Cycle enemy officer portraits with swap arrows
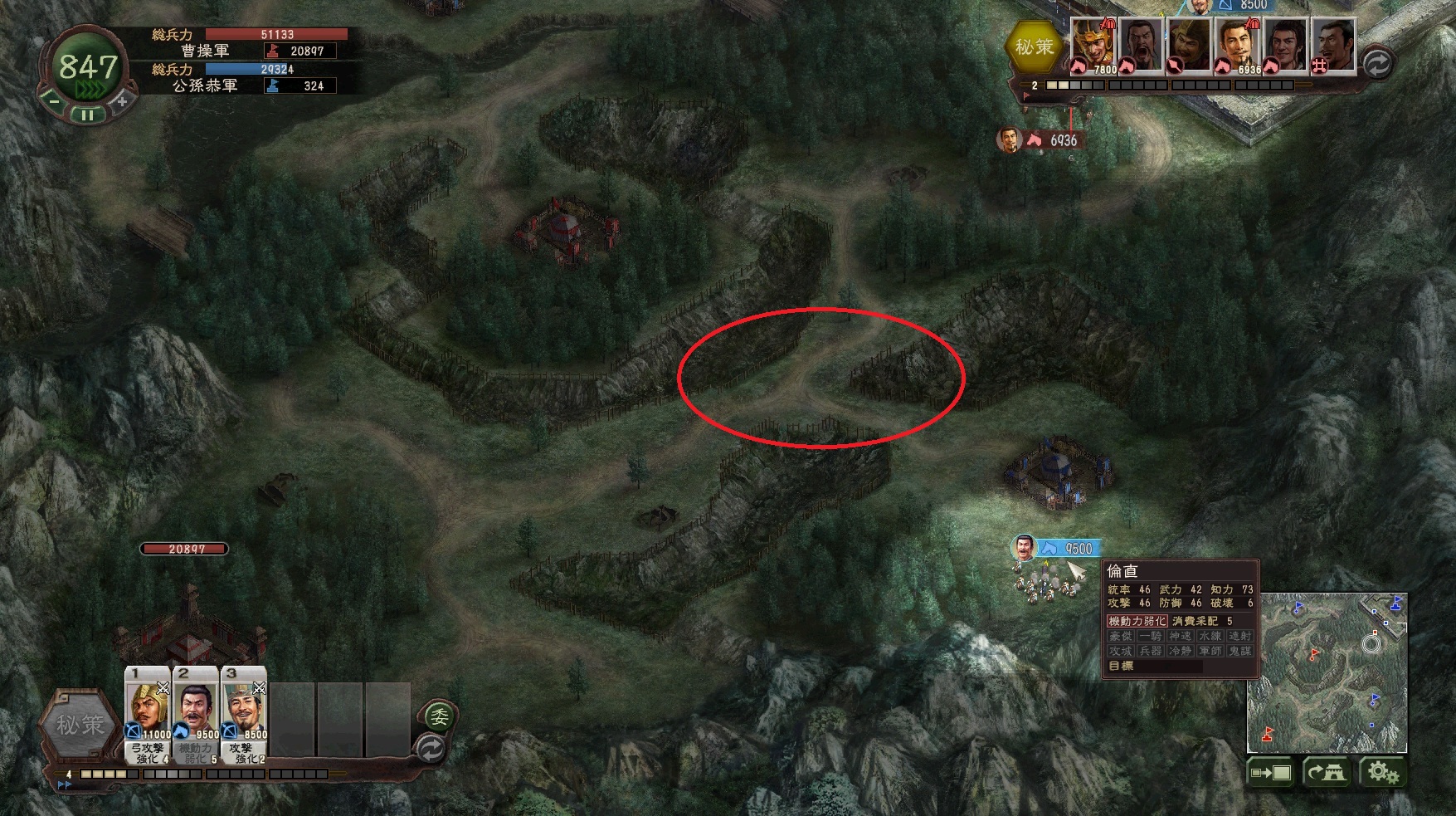 (x=1378, y=64)
